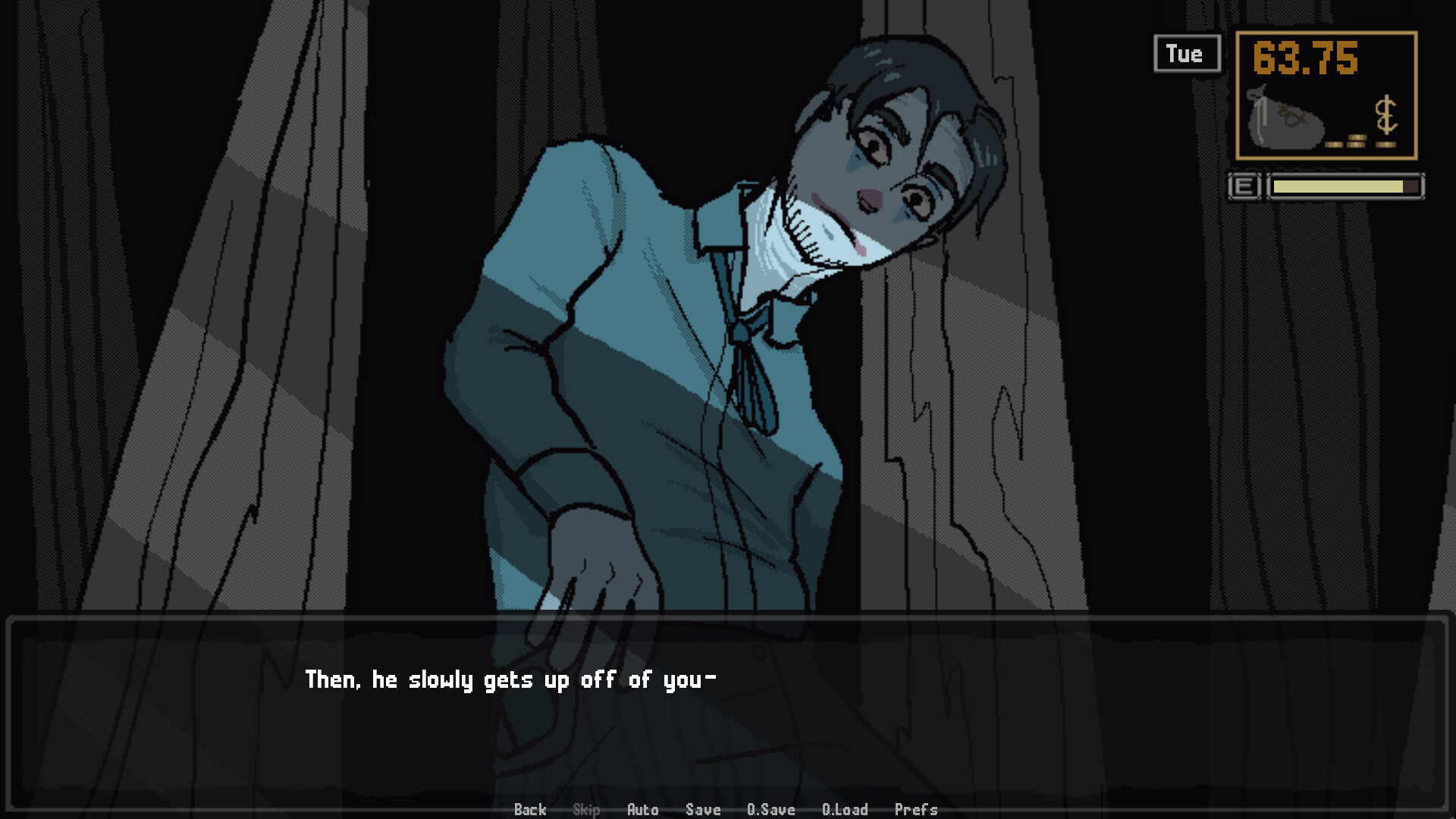Click the single flat coin icon

click(x=1335, y=144)
